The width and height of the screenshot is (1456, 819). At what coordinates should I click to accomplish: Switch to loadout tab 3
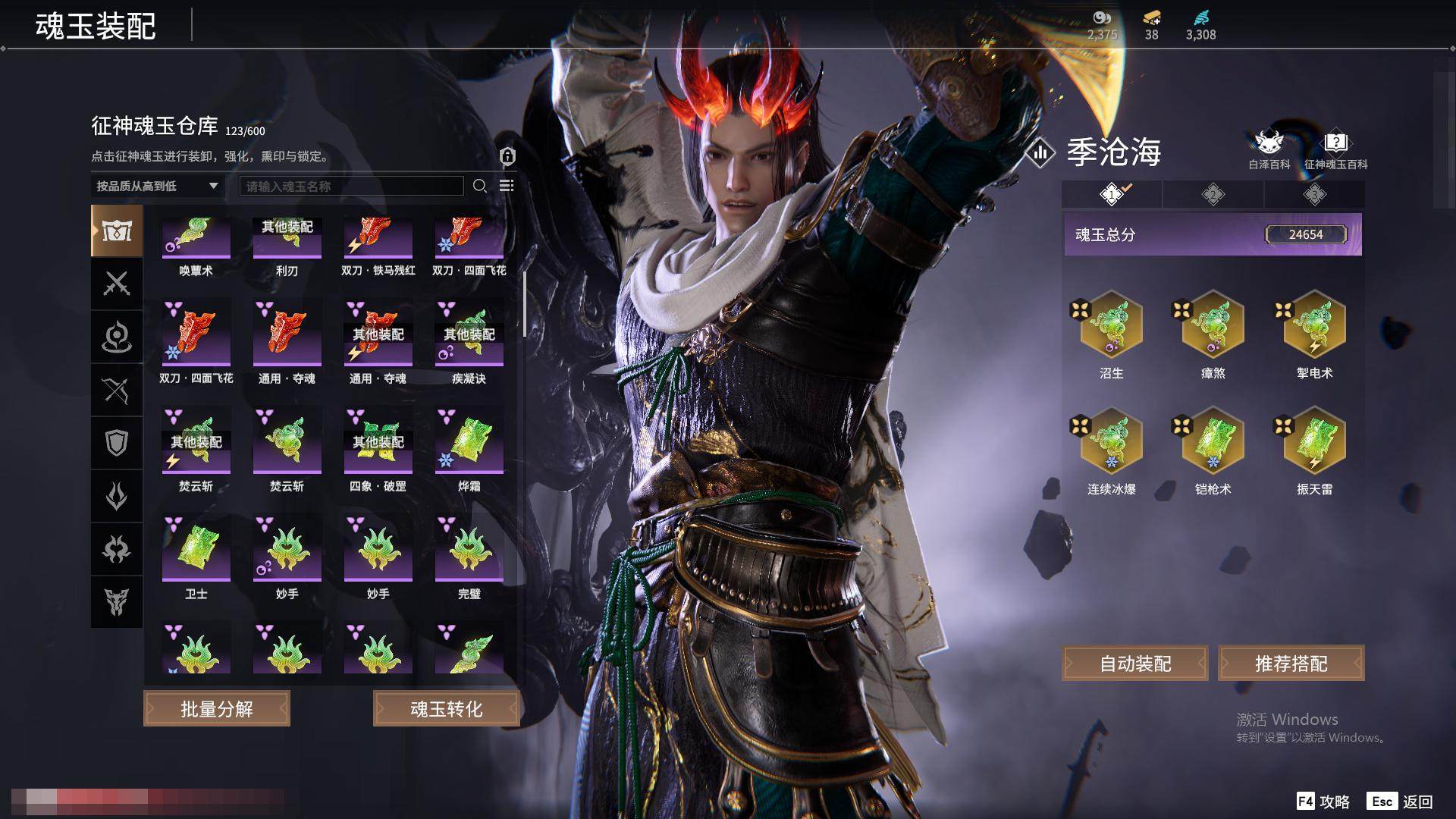pos(1314,195)
